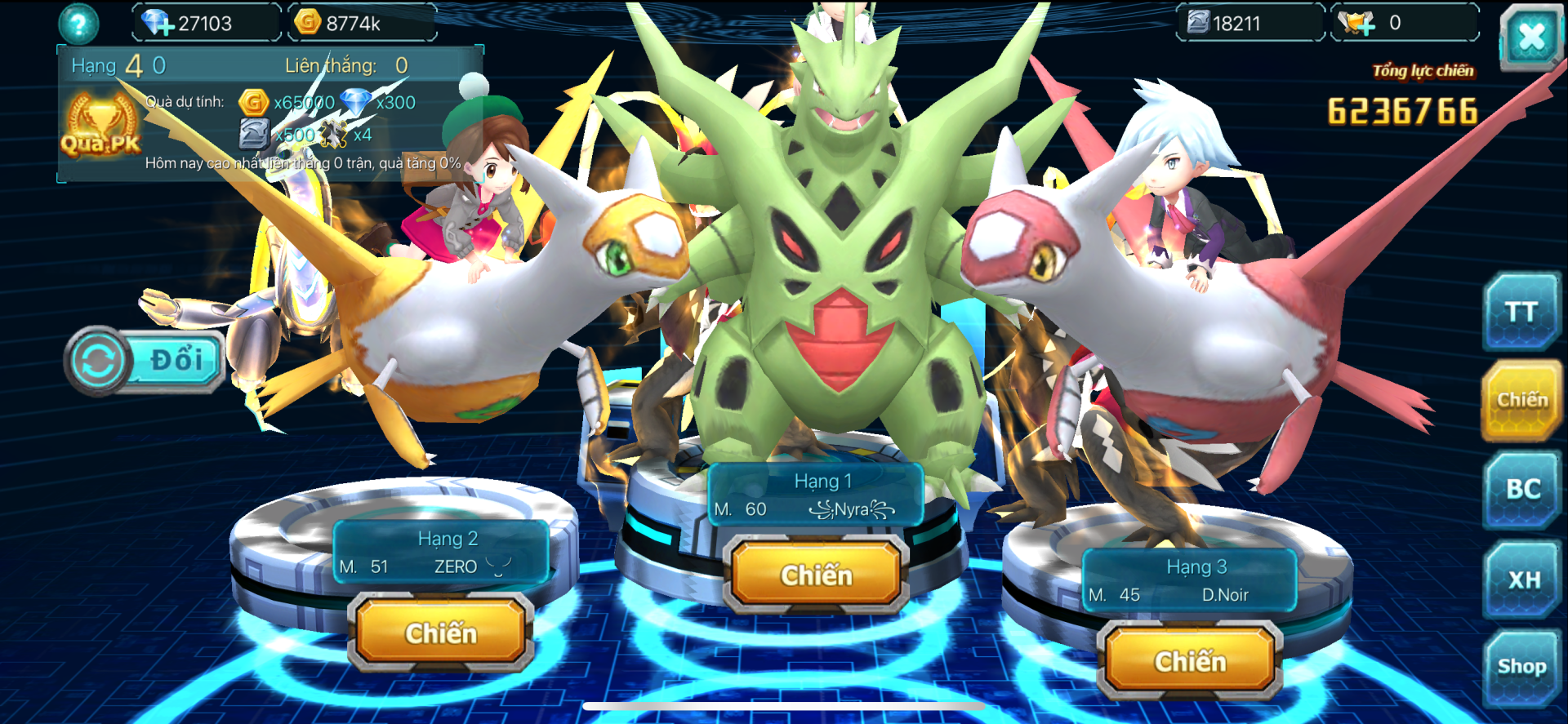The image size is (1568, 724).
Task: Fight Hạng 2 ZERO with Chiến
Action: 441,633
